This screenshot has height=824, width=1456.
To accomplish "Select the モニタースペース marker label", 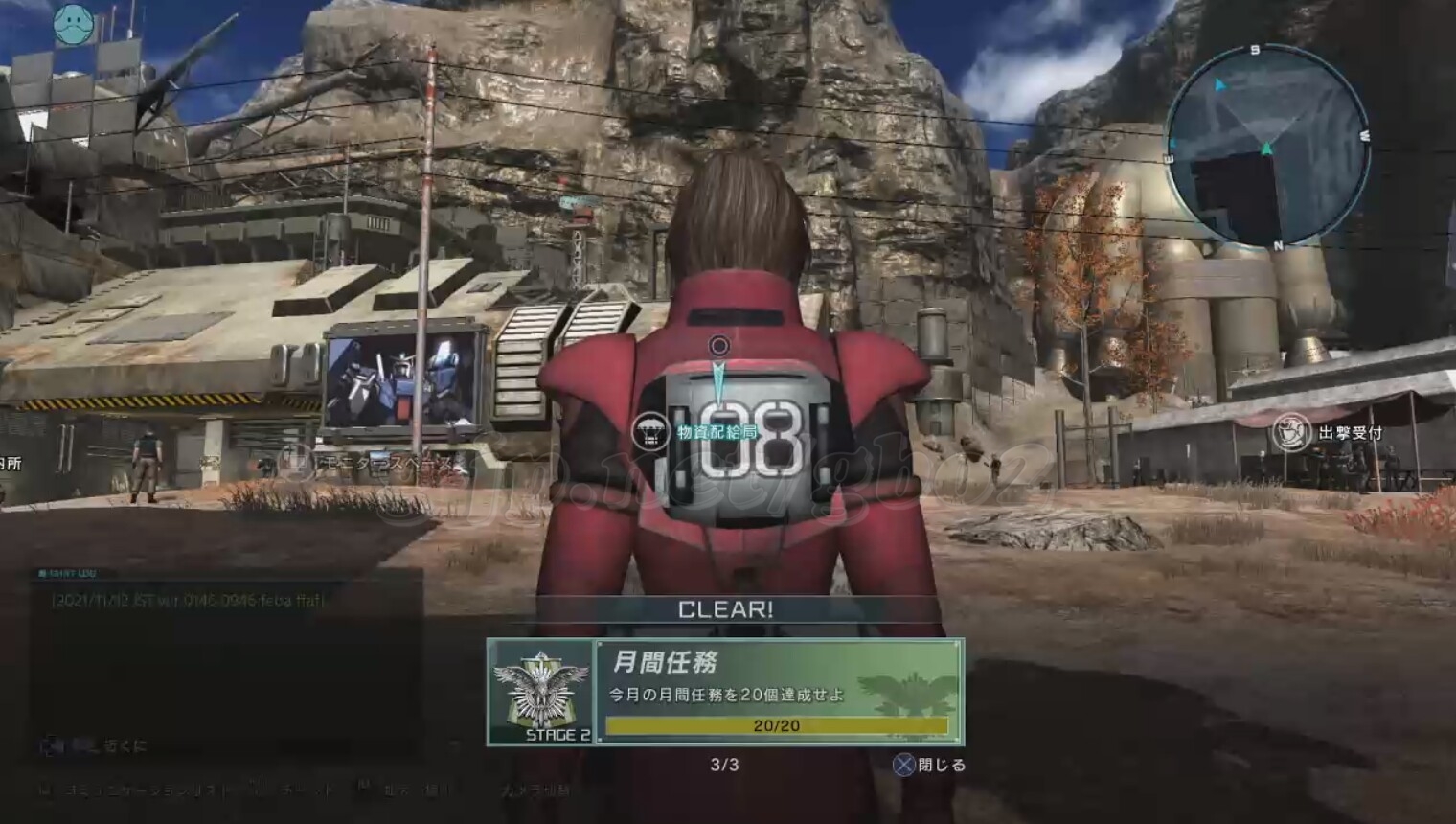I will point(387,464).
